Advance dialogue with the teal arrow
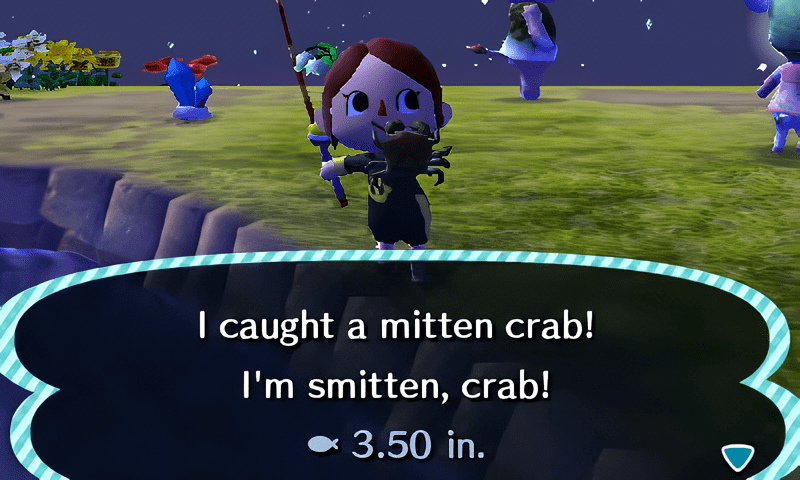The width and height of the screenshot is (800, 480). [738, 457]
